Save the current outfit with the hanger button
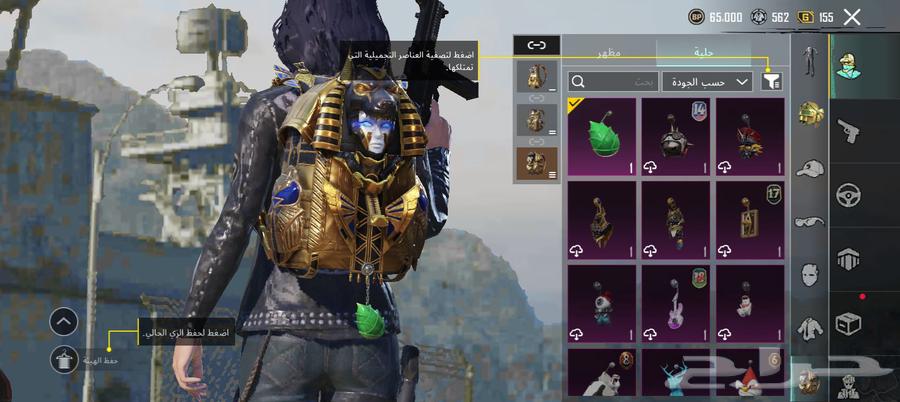 click(x=64, y=359)
